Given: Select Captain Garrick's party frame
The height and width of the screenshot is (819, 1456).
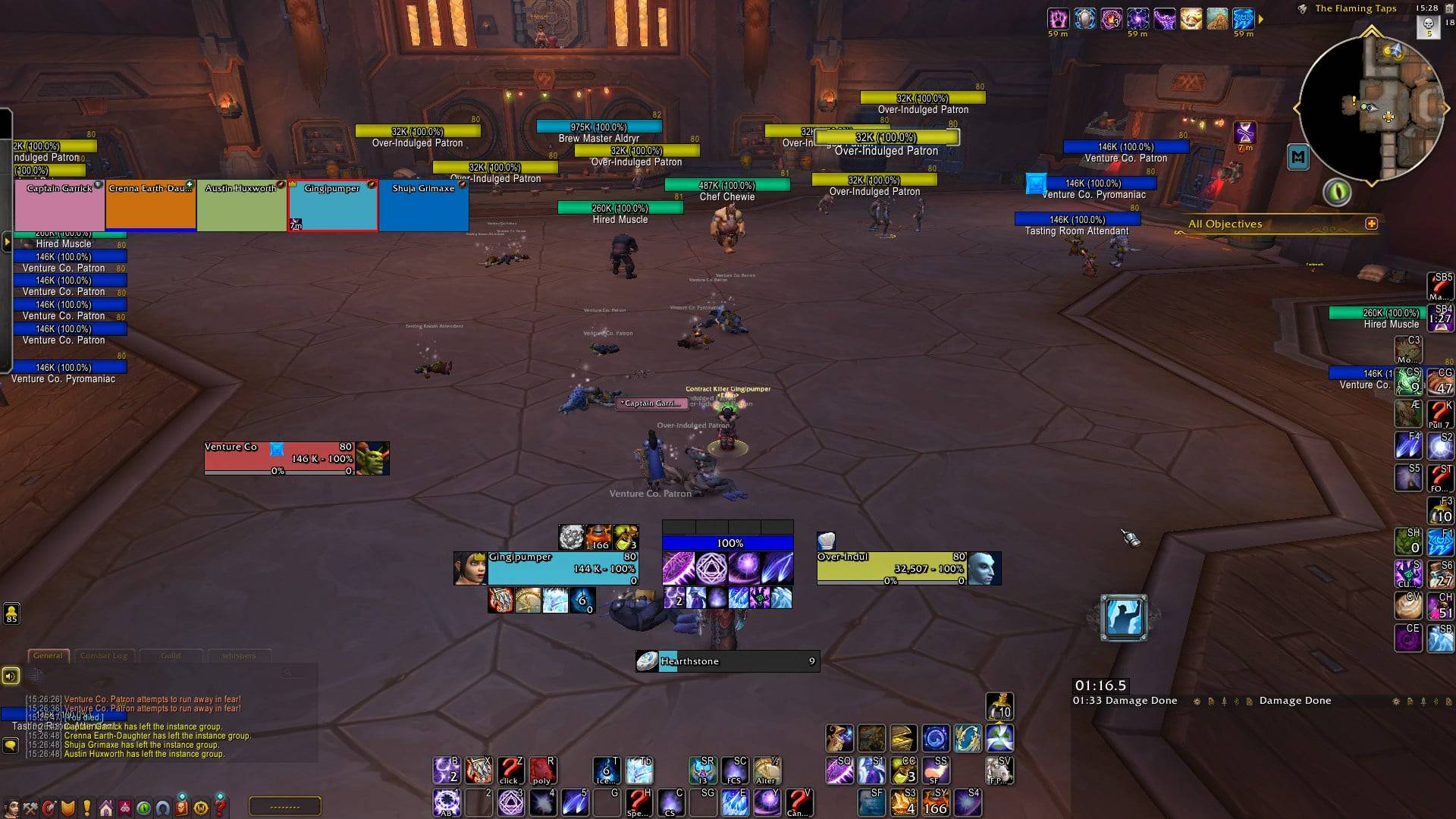Looking at the screenshot, I should tap(60, 206).
